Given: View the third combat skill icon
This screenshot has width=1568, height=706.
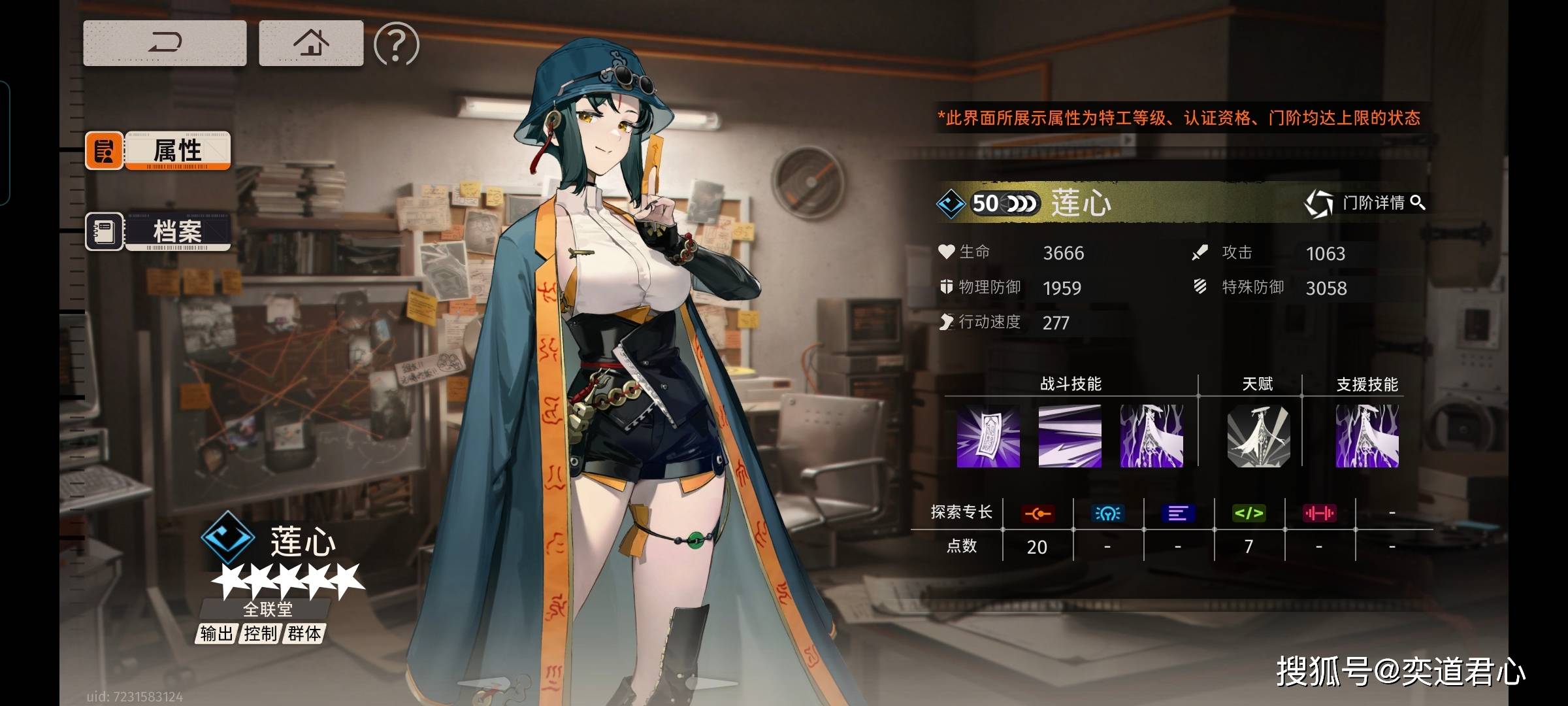Looking at the screenshot, I should 1151,436.
